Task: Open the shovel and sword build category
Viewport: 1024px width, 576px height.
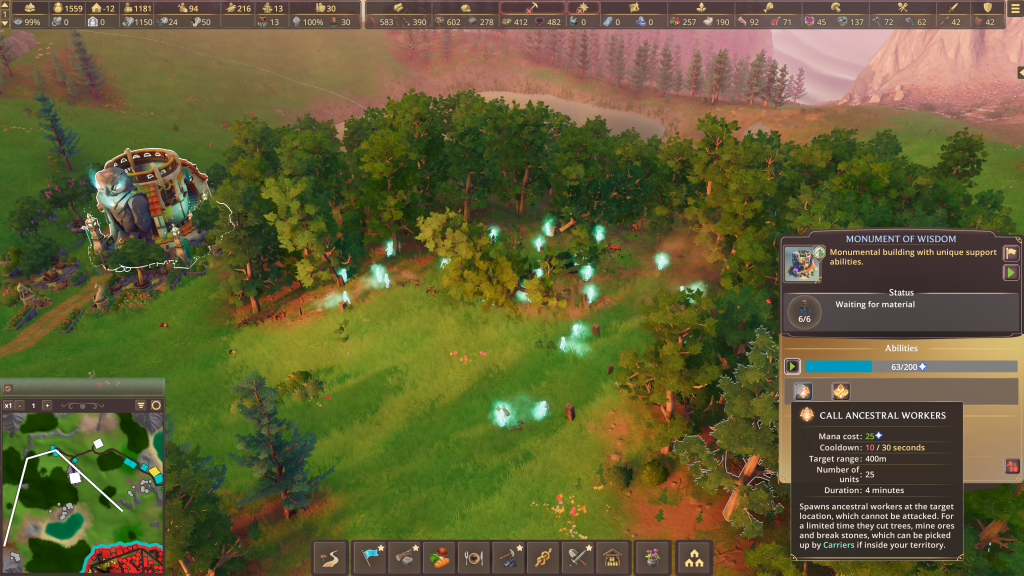Action: point(578,557)
